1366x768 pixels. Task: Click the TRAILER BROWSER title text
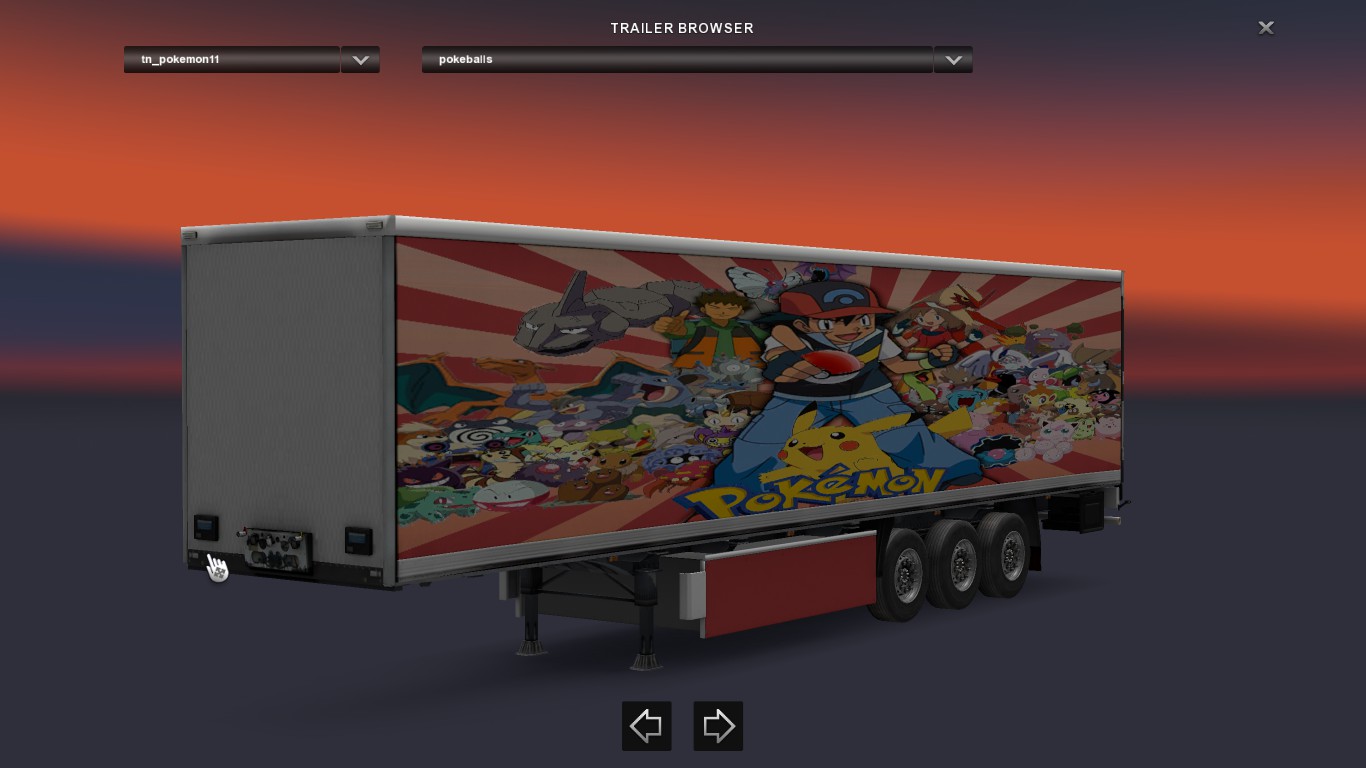[x=681, y=28]
